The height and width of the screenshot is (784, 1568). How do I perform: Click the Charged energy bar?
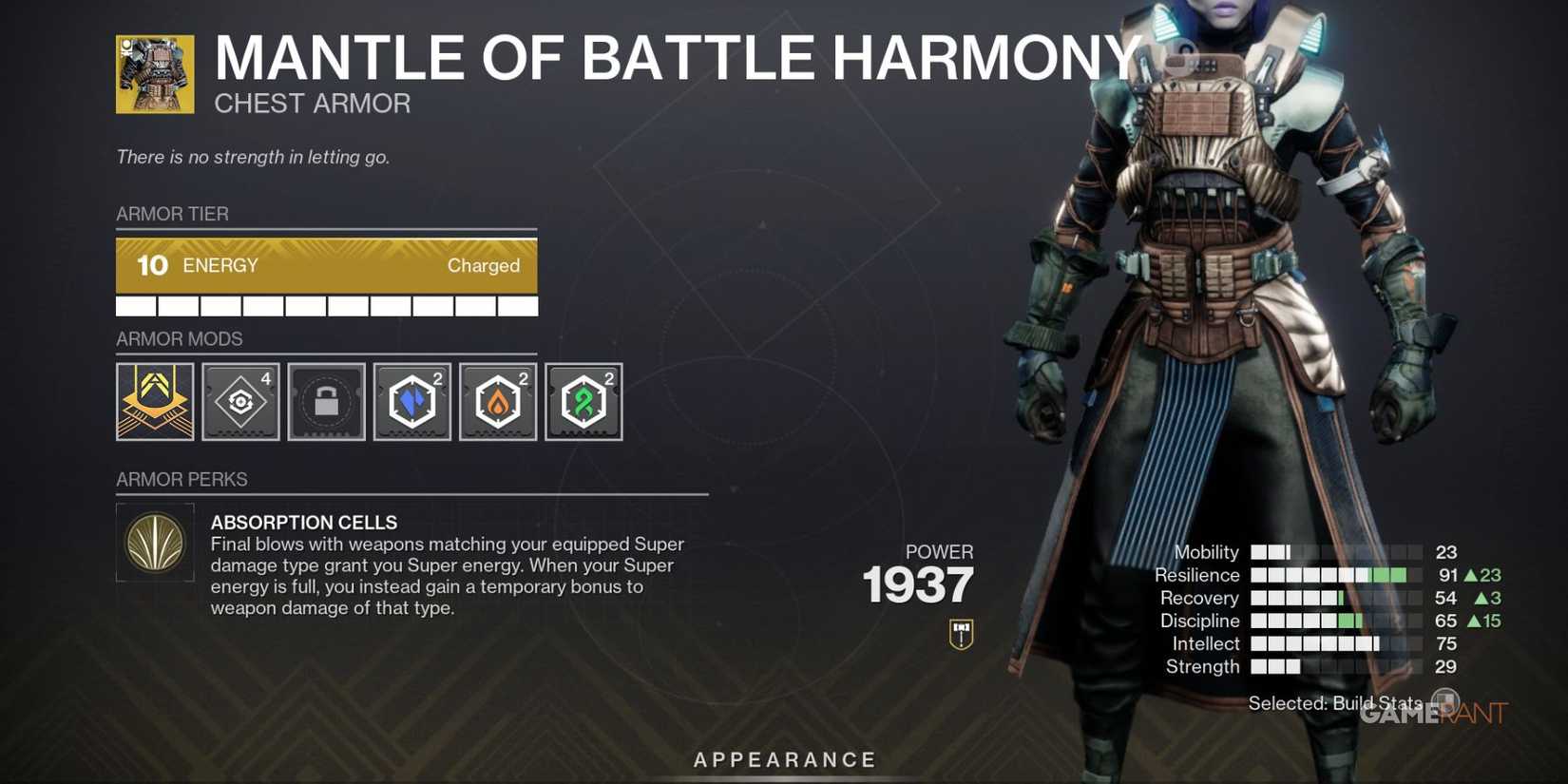pos(327,266)
